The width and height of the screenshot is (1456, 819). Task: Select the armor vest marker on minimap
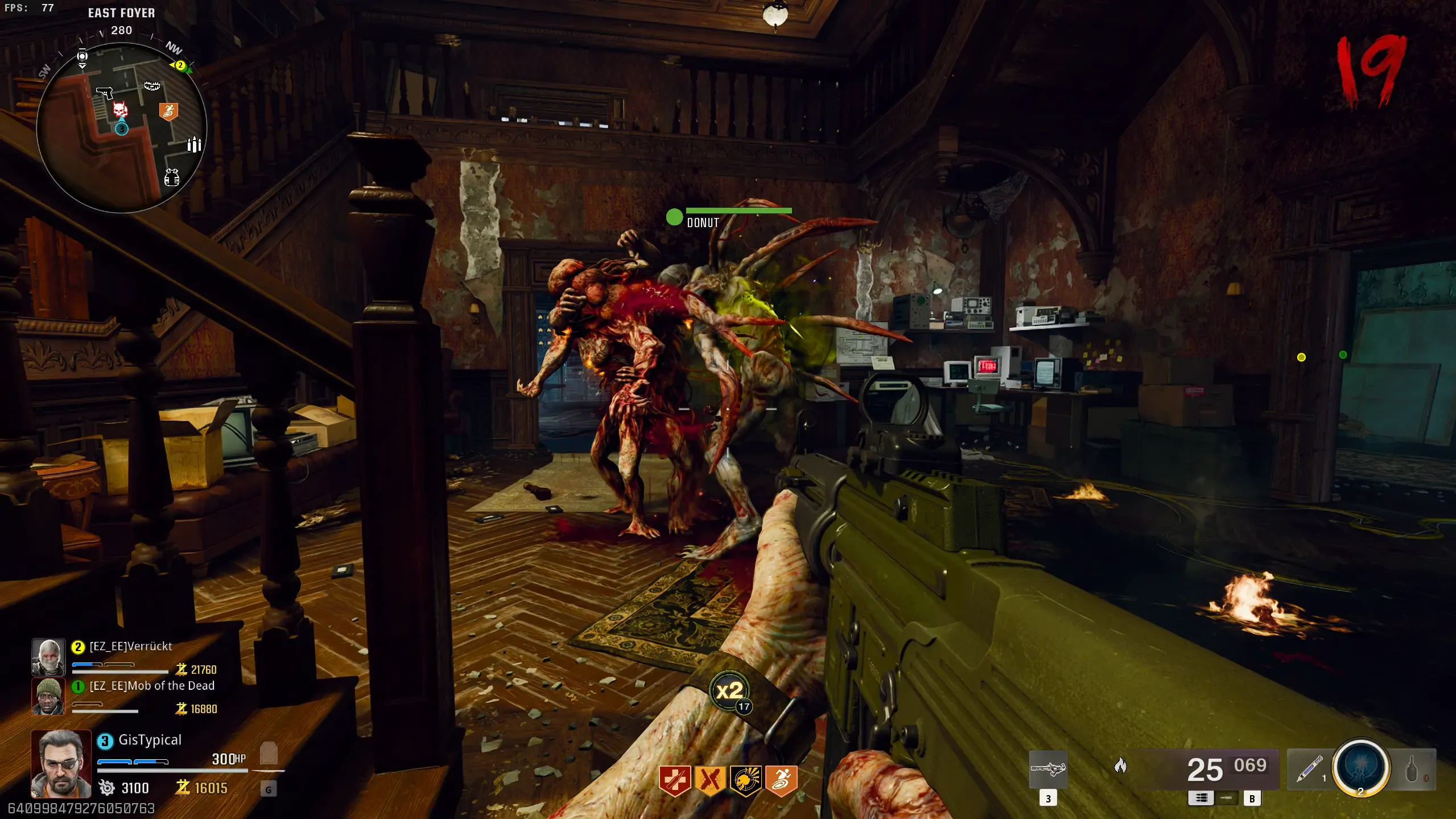click(171, 178)
